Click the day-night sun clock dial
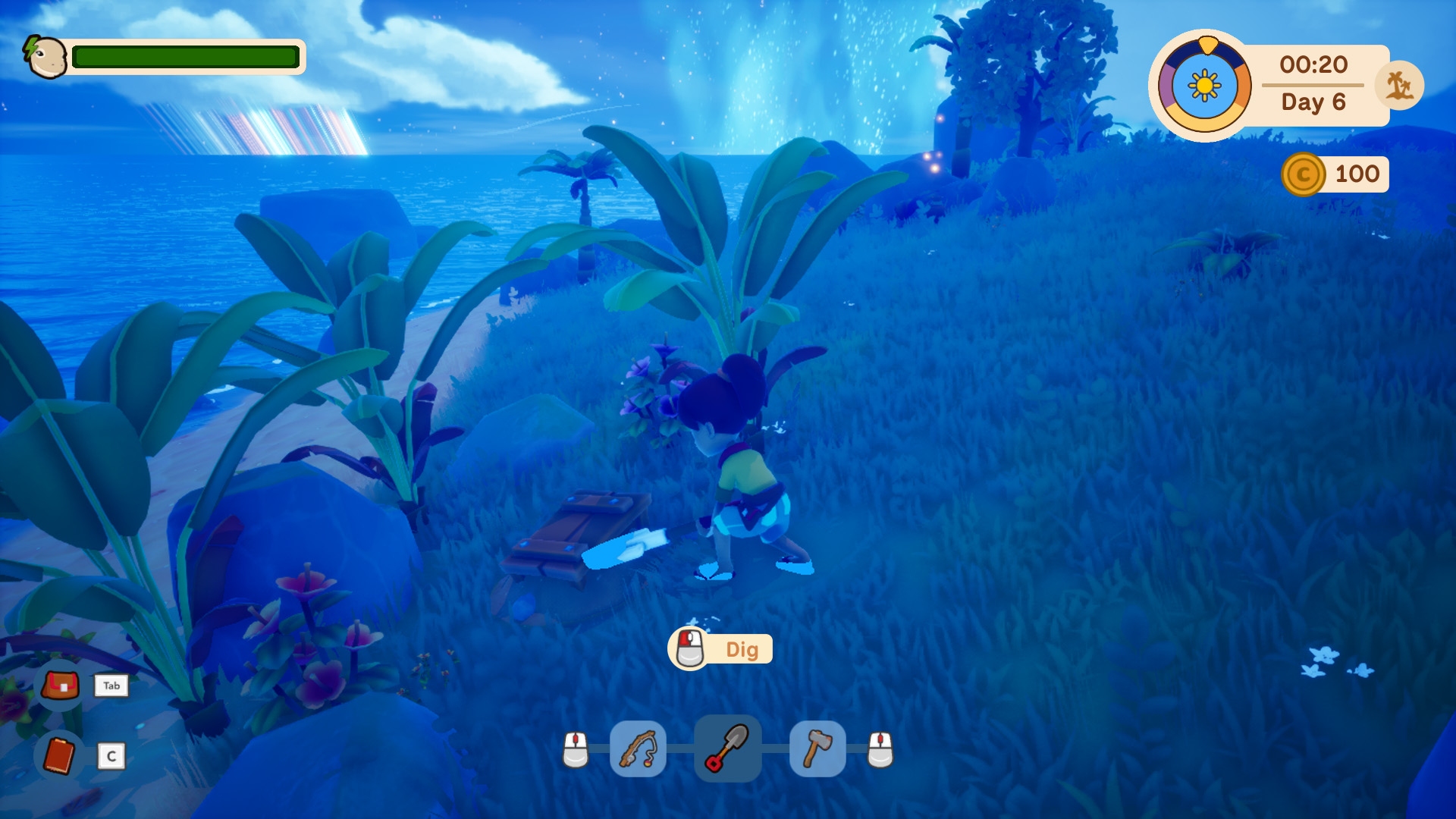 (1204, 86)
